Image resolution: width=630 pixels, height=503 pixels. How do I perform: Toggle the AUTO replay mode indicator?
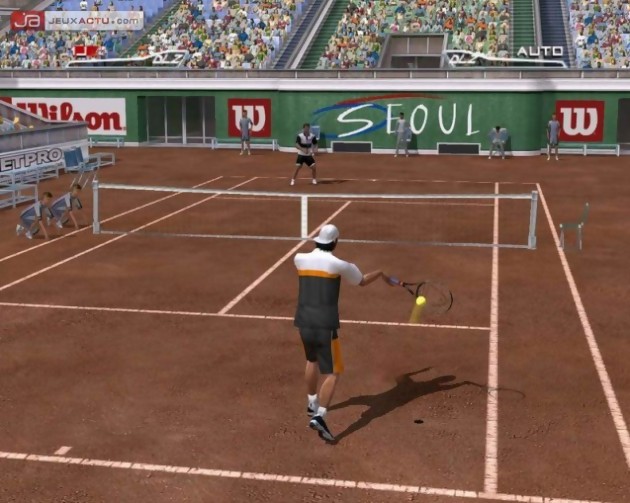540,51
